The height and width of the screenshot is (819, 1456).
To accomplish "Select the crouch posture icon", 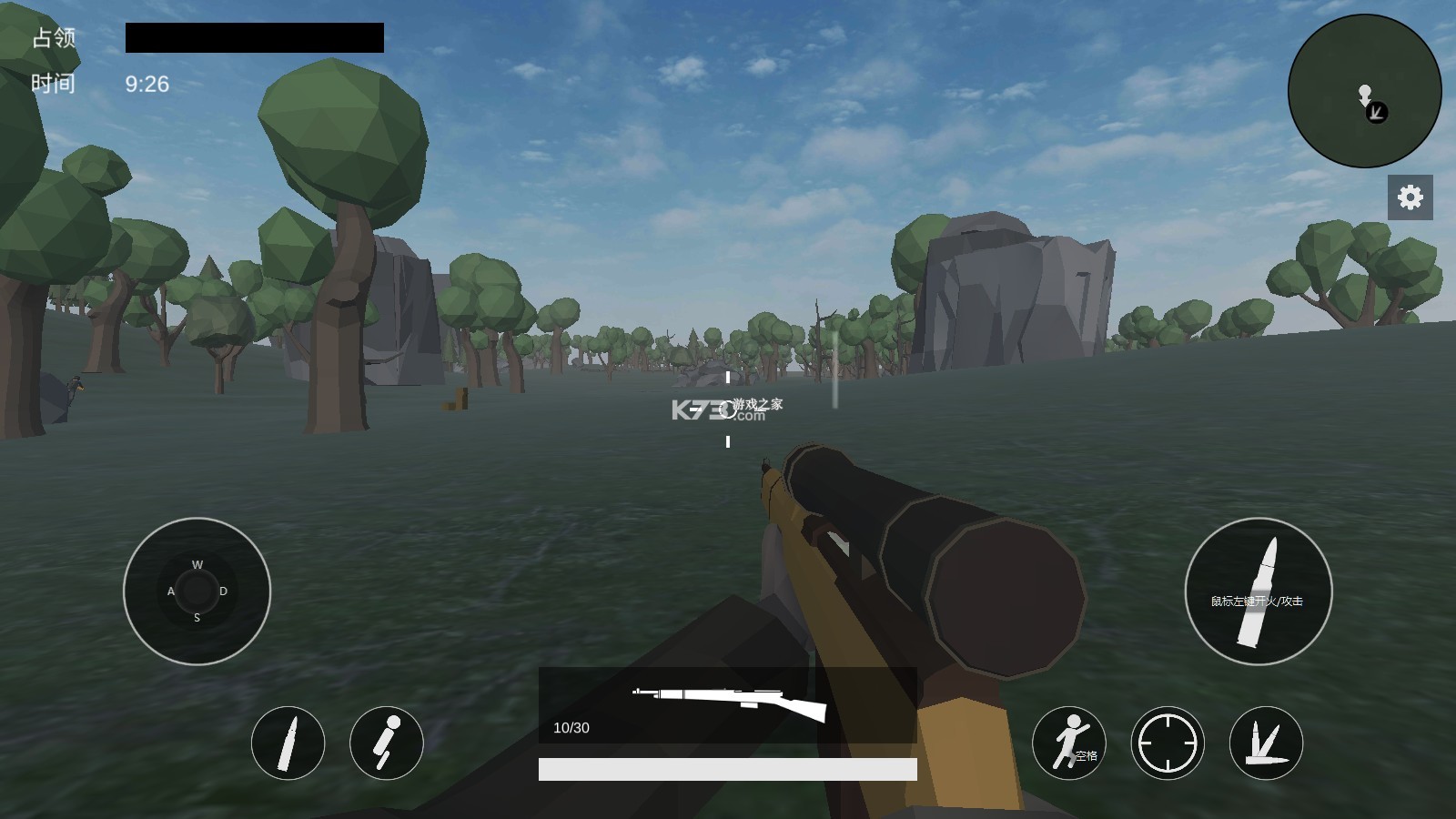I will coord(386,743).
